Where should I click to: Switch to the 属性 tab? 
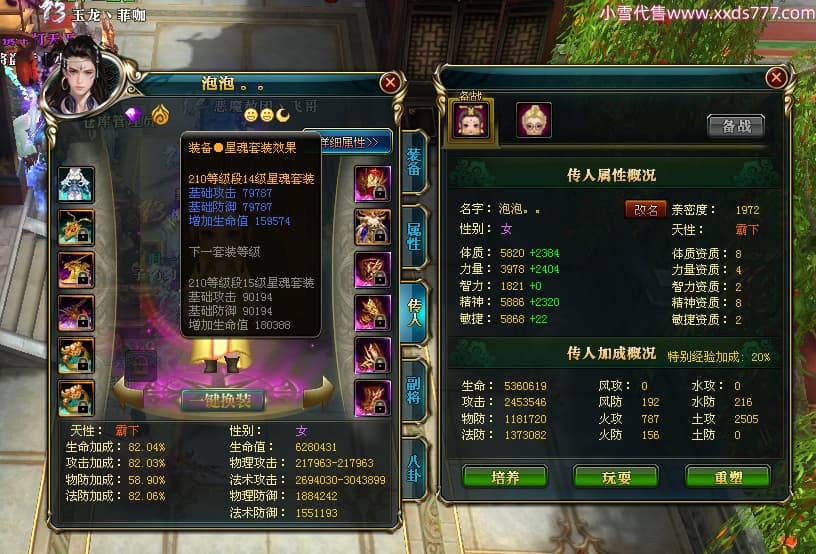414,235
